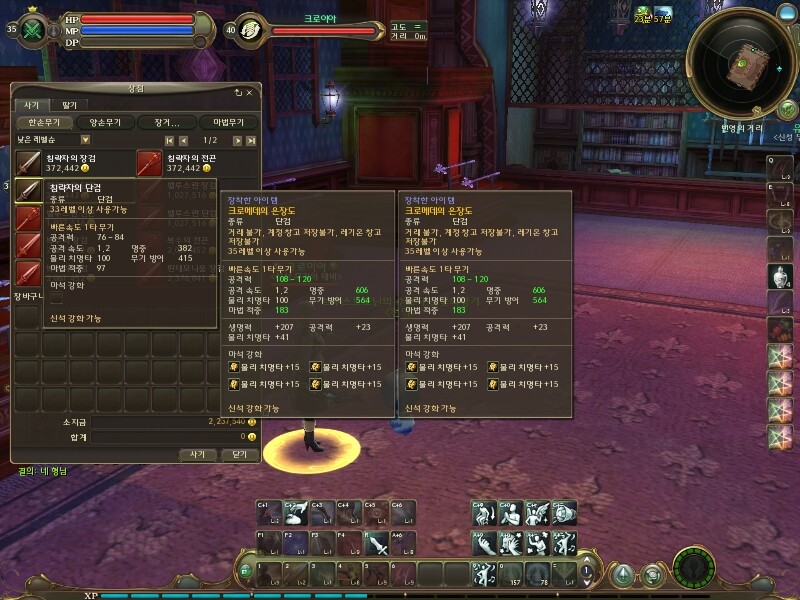800x600 pixels.
Task: Select the 양손무기 weapon category
Action: coord(105,122)
